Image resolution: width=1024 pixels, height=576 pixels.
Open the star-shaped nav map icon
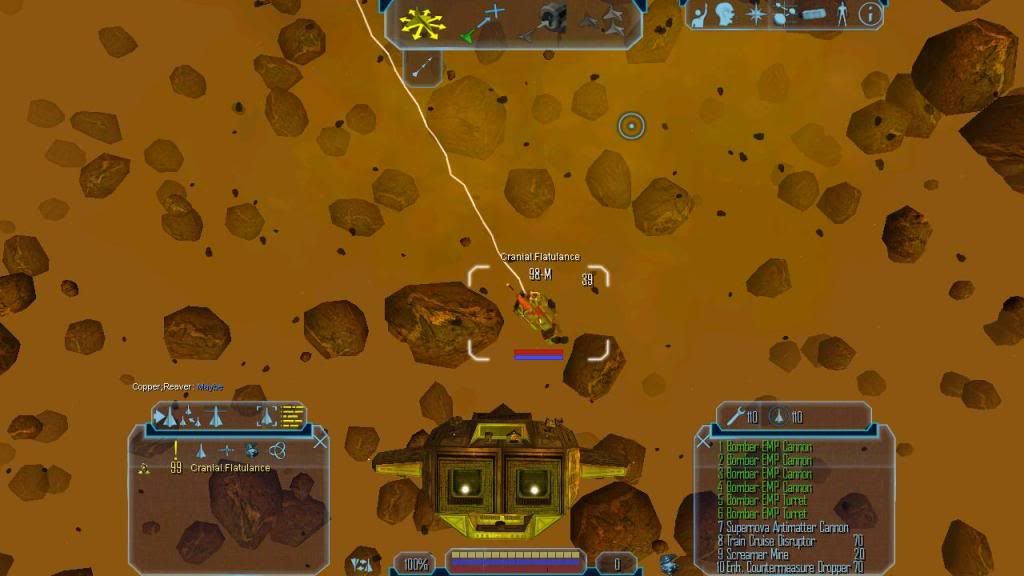(757, 14)
